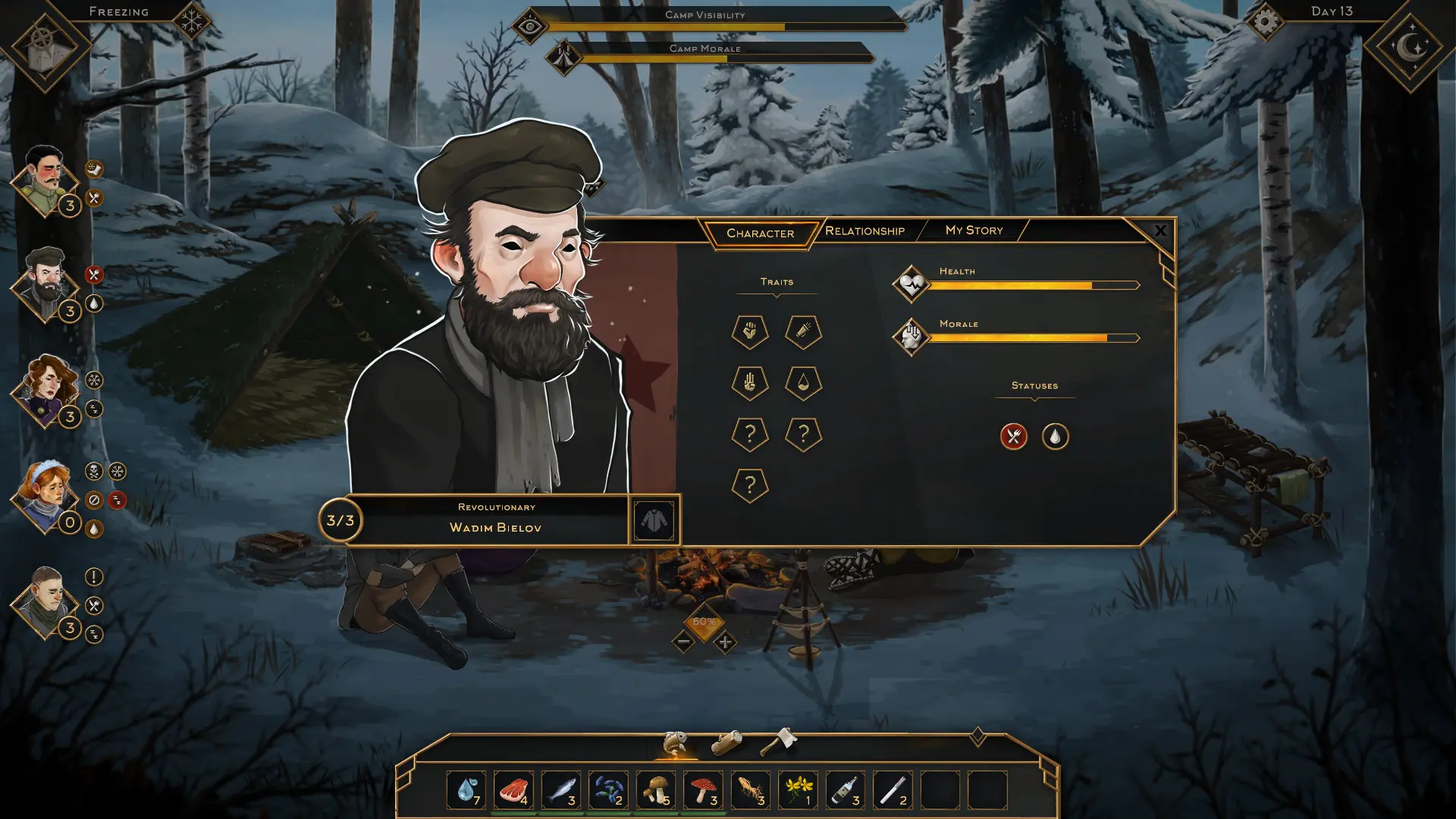Open the My Story tab

974,230
